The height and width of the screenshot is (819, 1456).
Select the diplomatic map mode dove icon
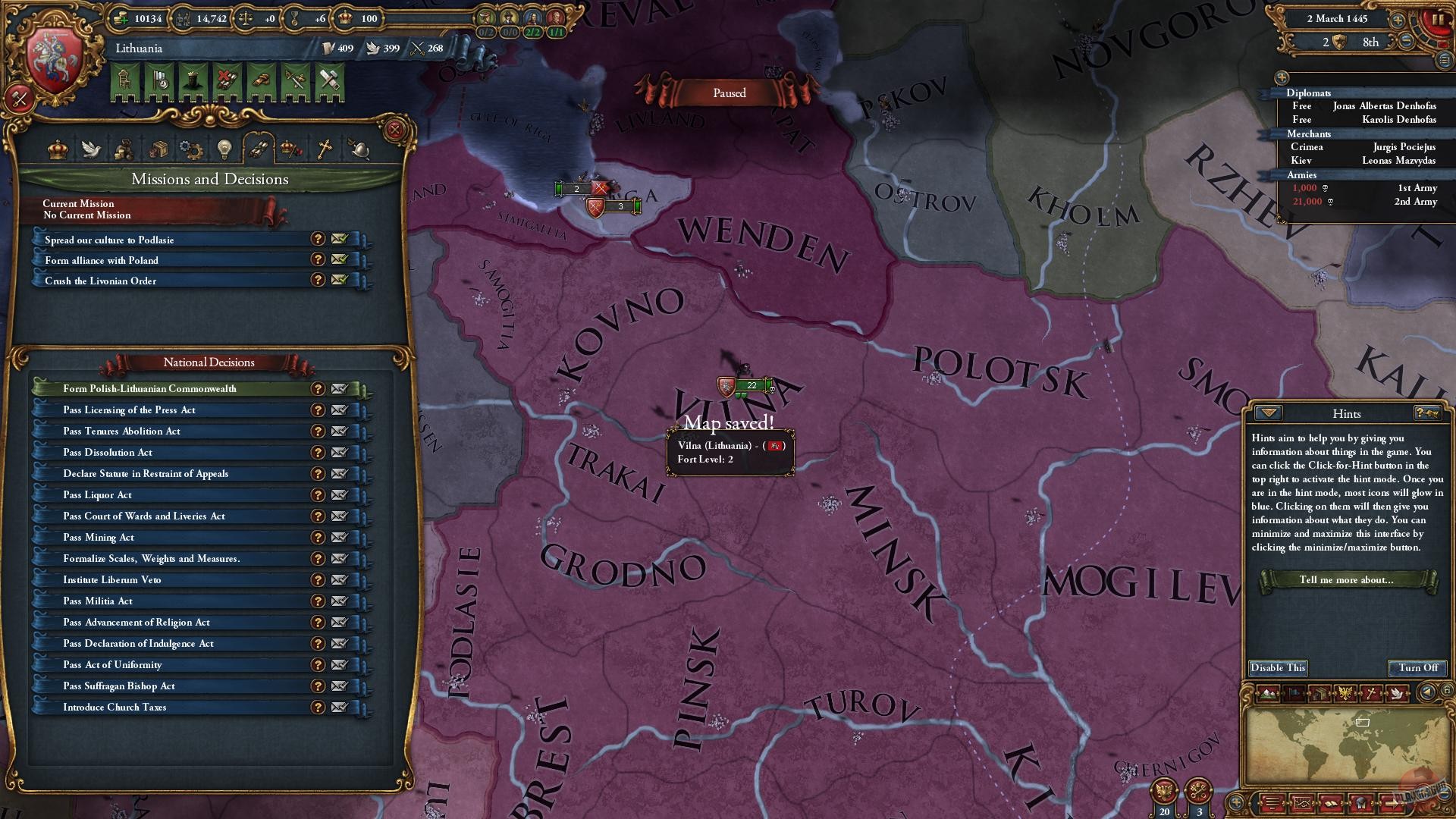tap(1398, 693)
